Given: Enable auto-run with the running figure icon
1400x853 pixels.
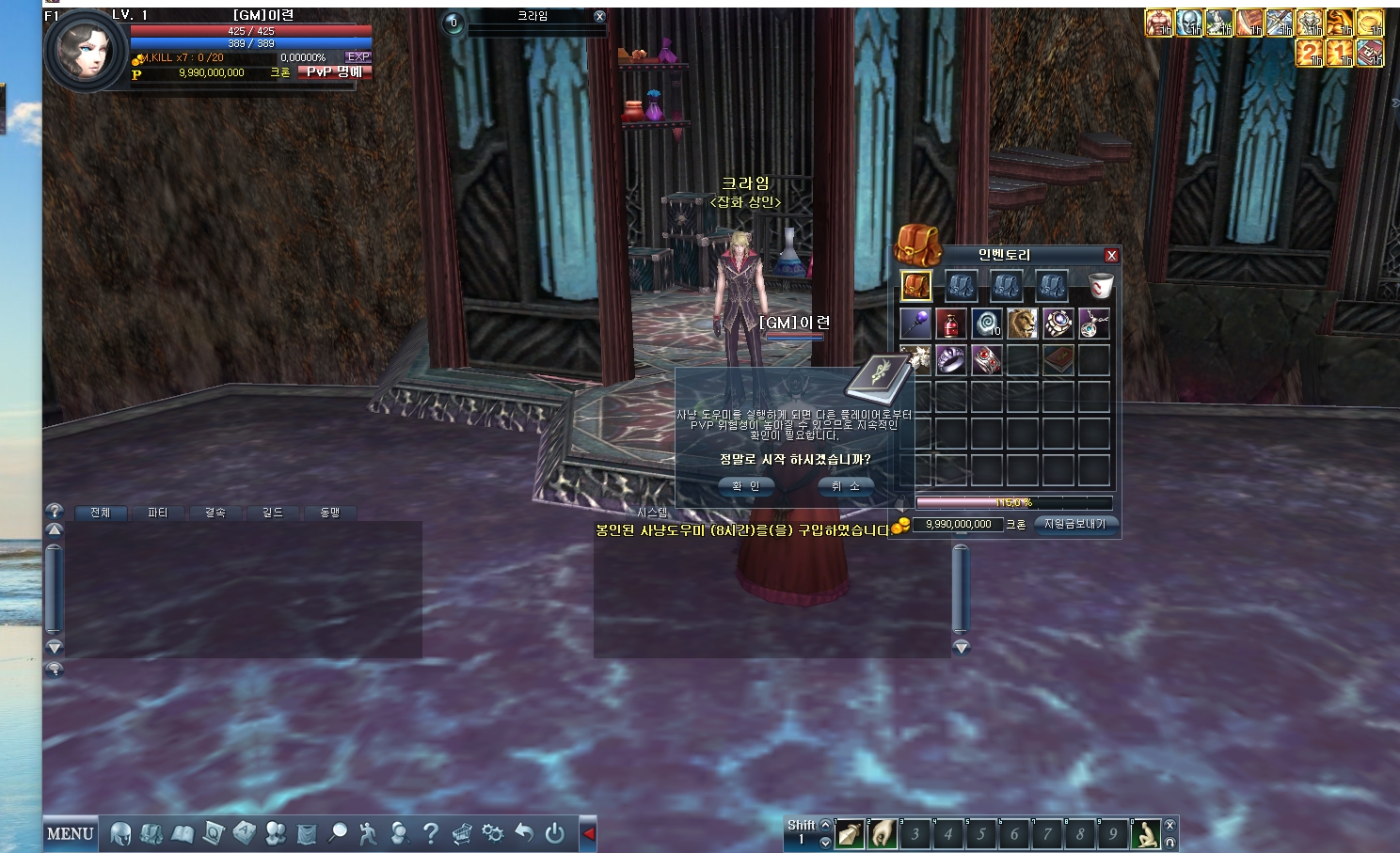Looking at the screenshot, I should tap(368, 833).
